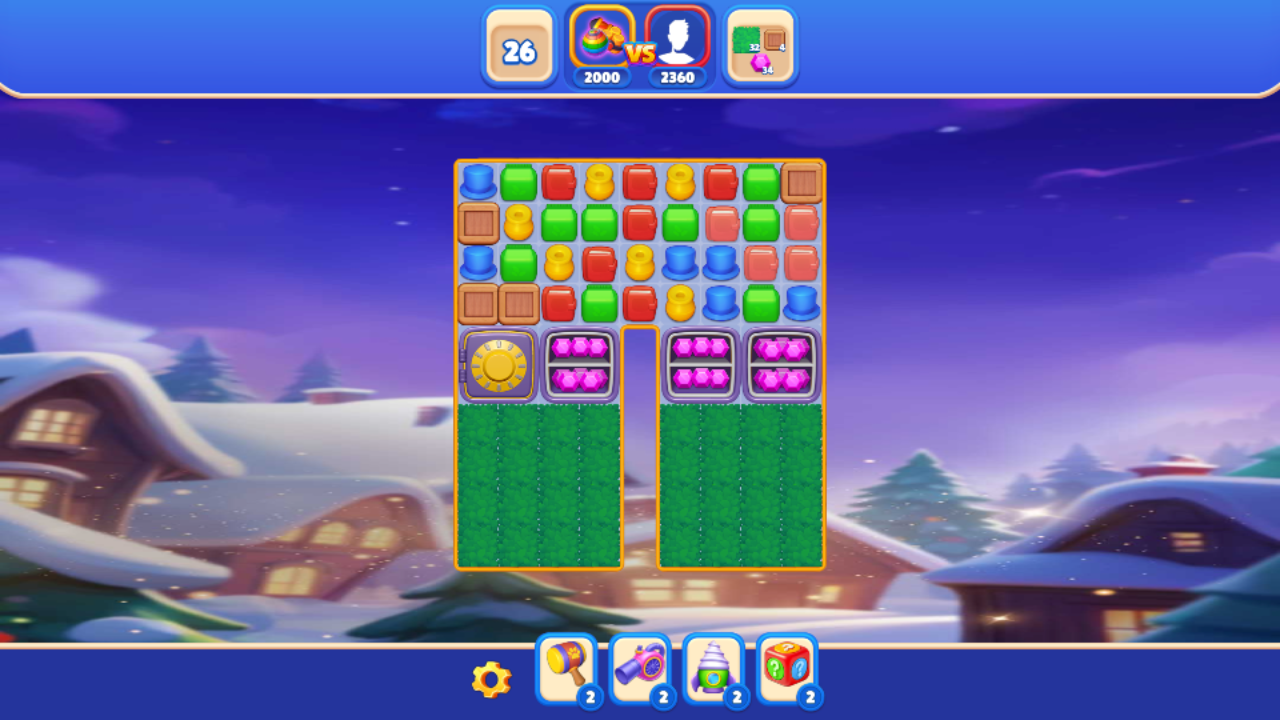Select the rainbow ball player avatar
The width and height of the screenshot is (1280, 720).
point(600,40)
